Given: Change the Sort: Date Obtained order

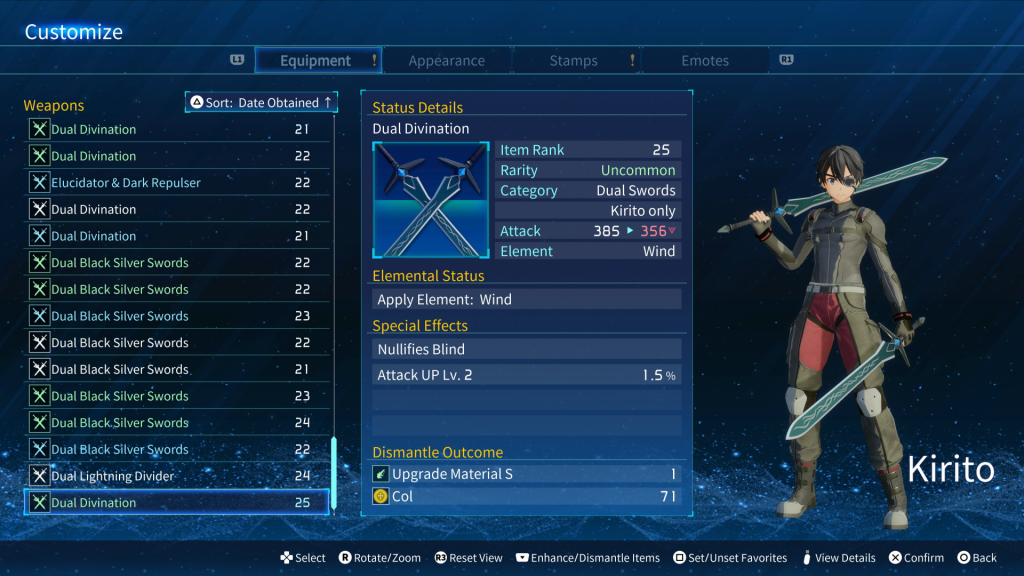Looking at the screenshot, I should 262,103.
